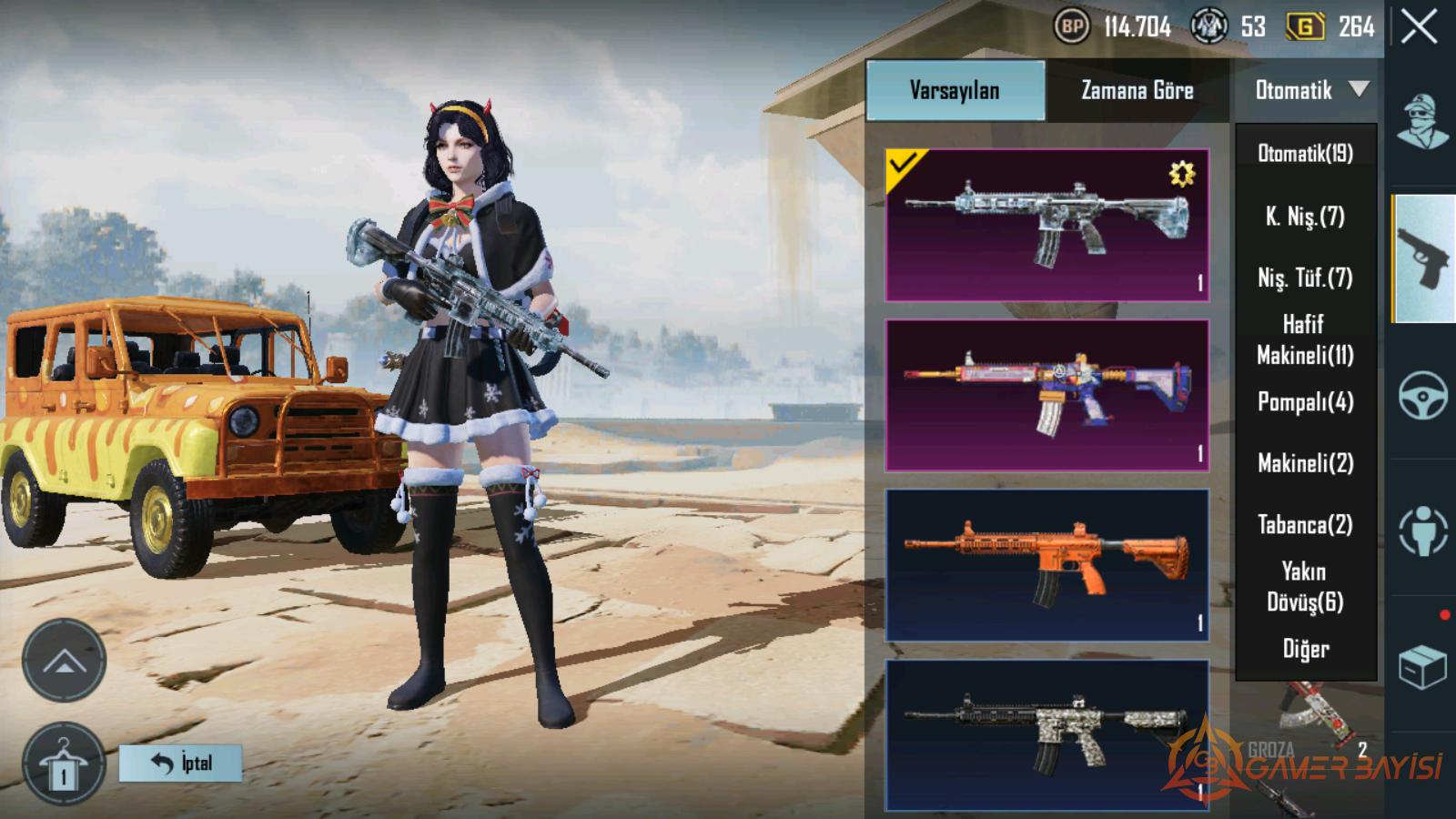Select the orange M416 skin

[x=1046, y=565]
